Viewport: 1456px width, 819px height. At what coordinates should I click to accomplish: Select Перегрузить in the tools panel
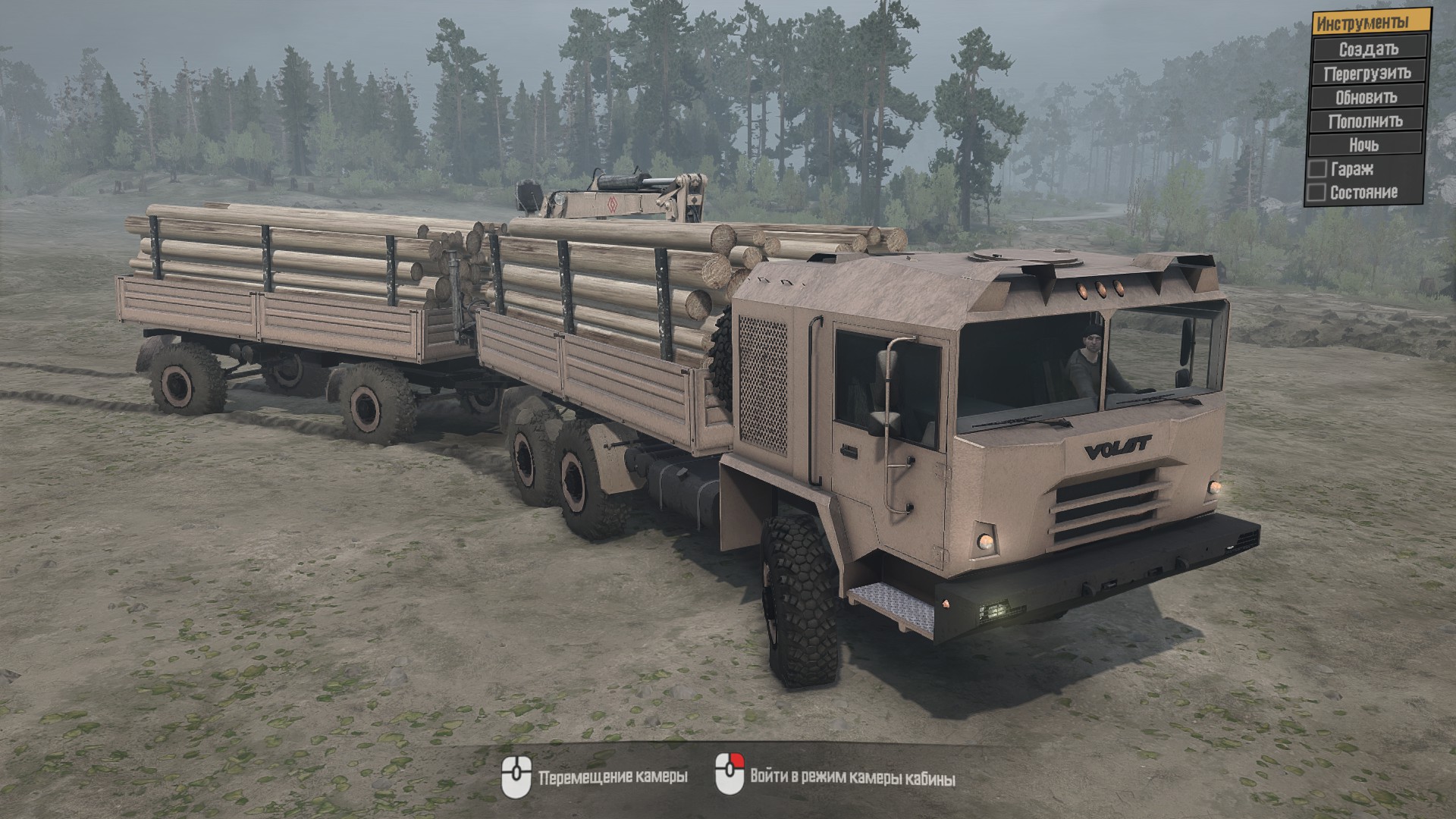[1367, 74]
